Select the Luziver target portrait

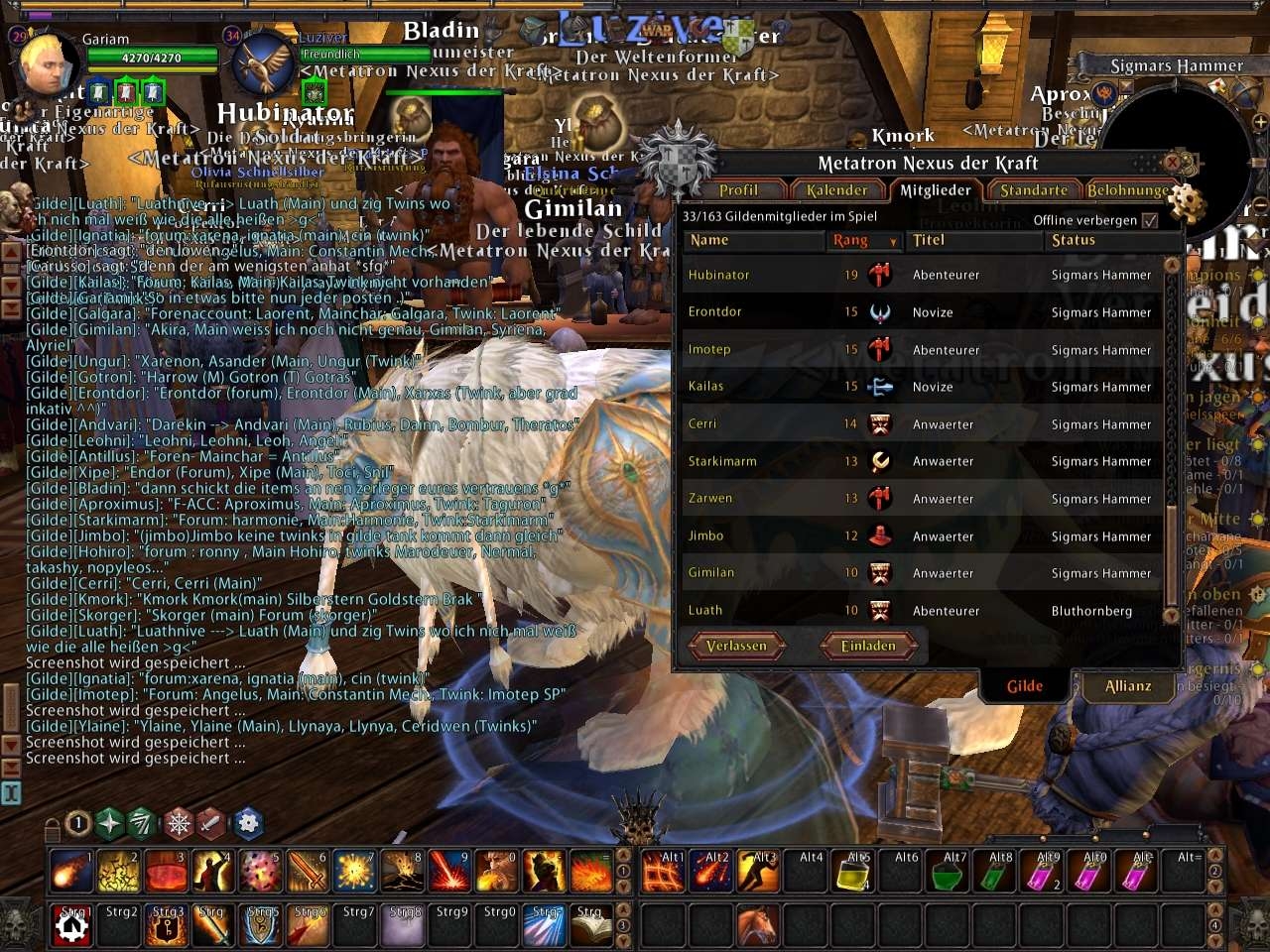coord(263,63)
